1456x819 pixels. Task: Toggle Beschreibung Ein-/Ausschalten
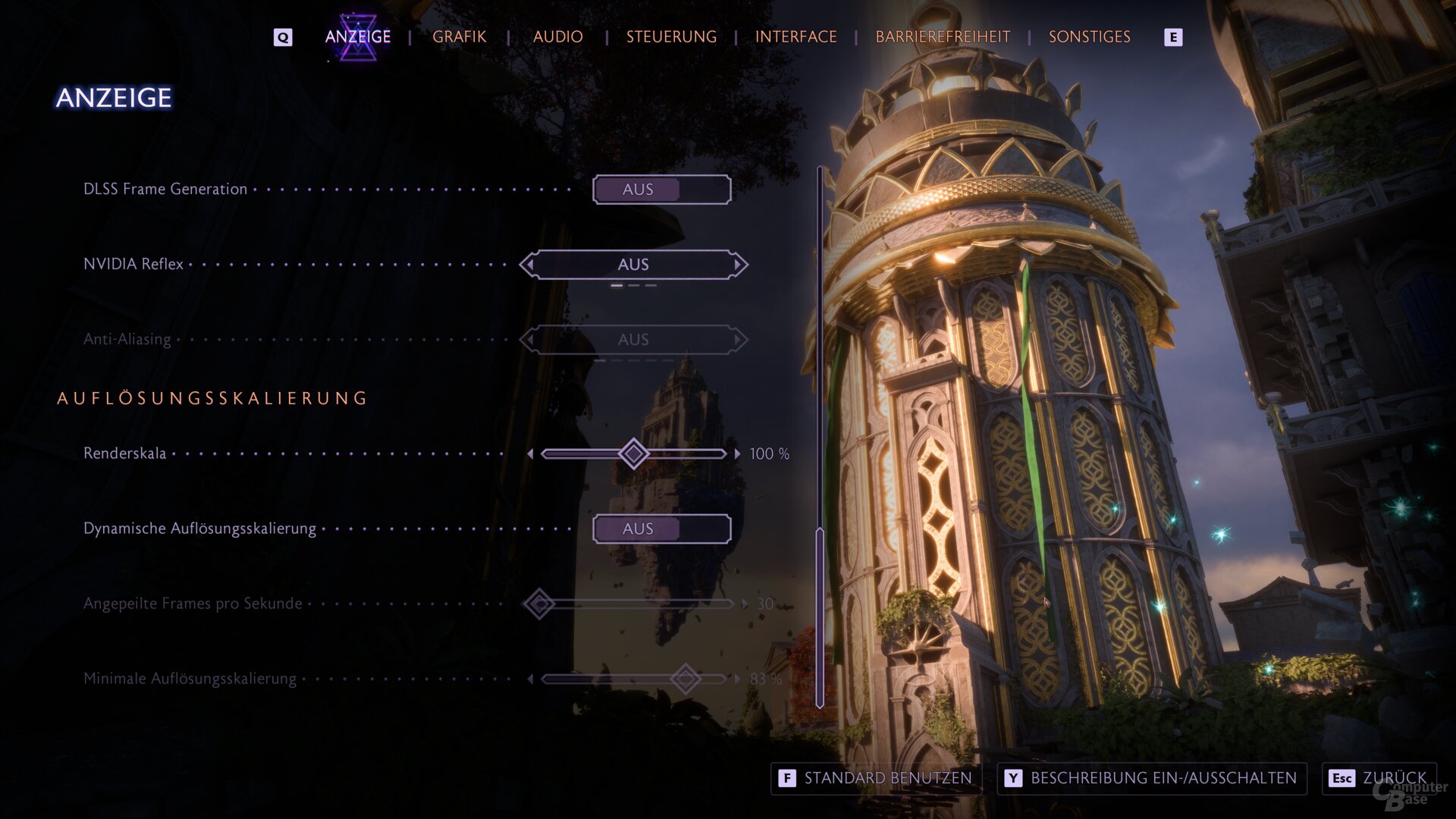point(1151,778)
